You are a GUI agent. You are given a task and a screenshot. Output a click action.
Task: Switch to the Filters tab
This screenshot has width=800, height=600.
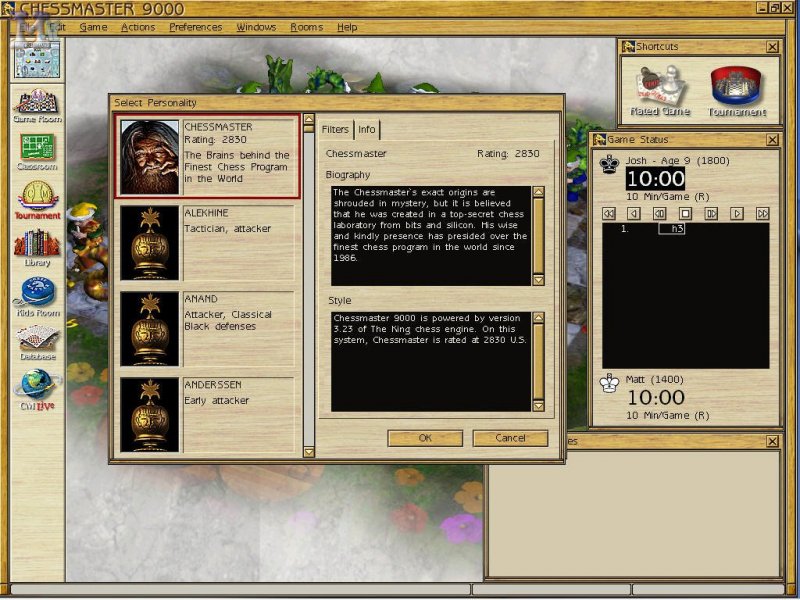pyautogui.click(x=336, y=130)
